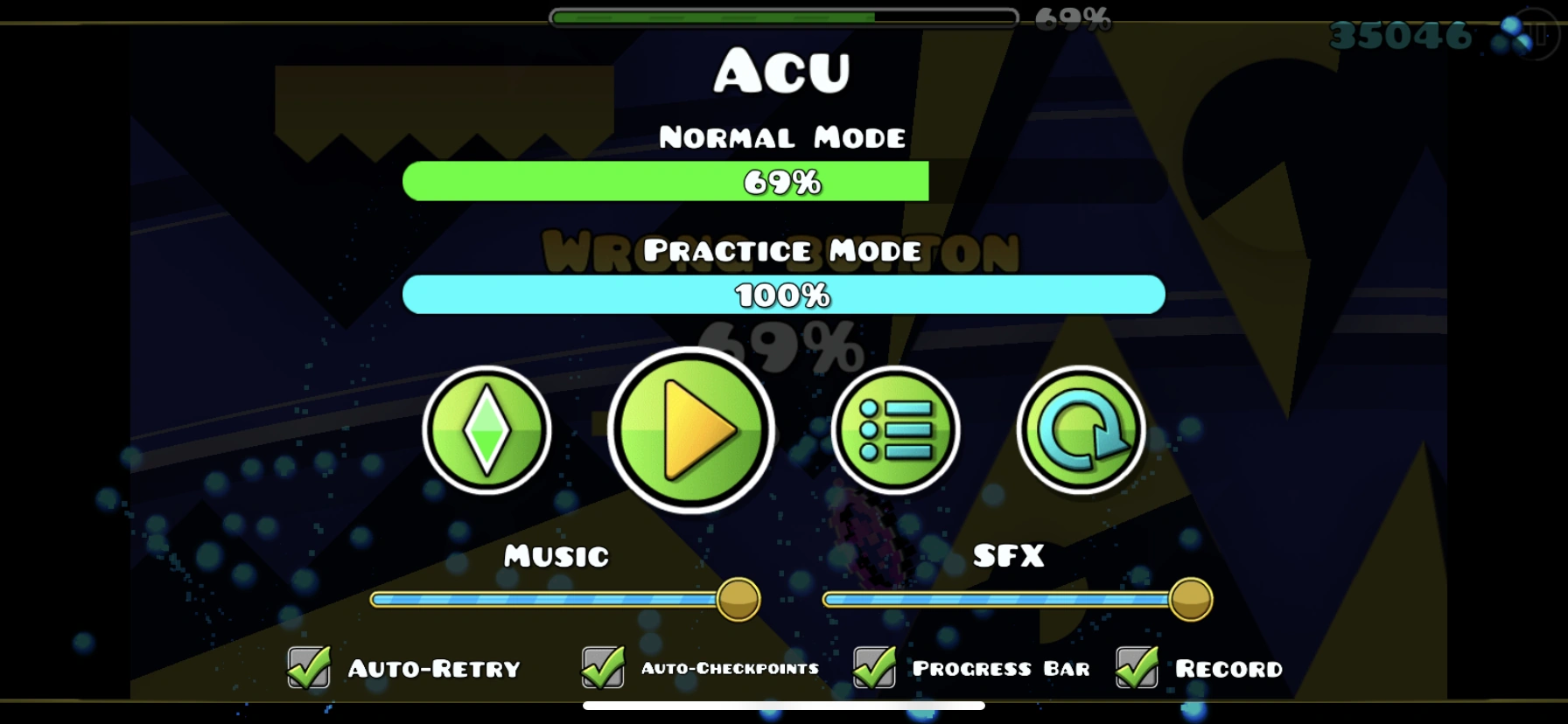
Task: Click the 100% Practice Mode percentage text
Action: pyautogui.click(x=783, y=294)
